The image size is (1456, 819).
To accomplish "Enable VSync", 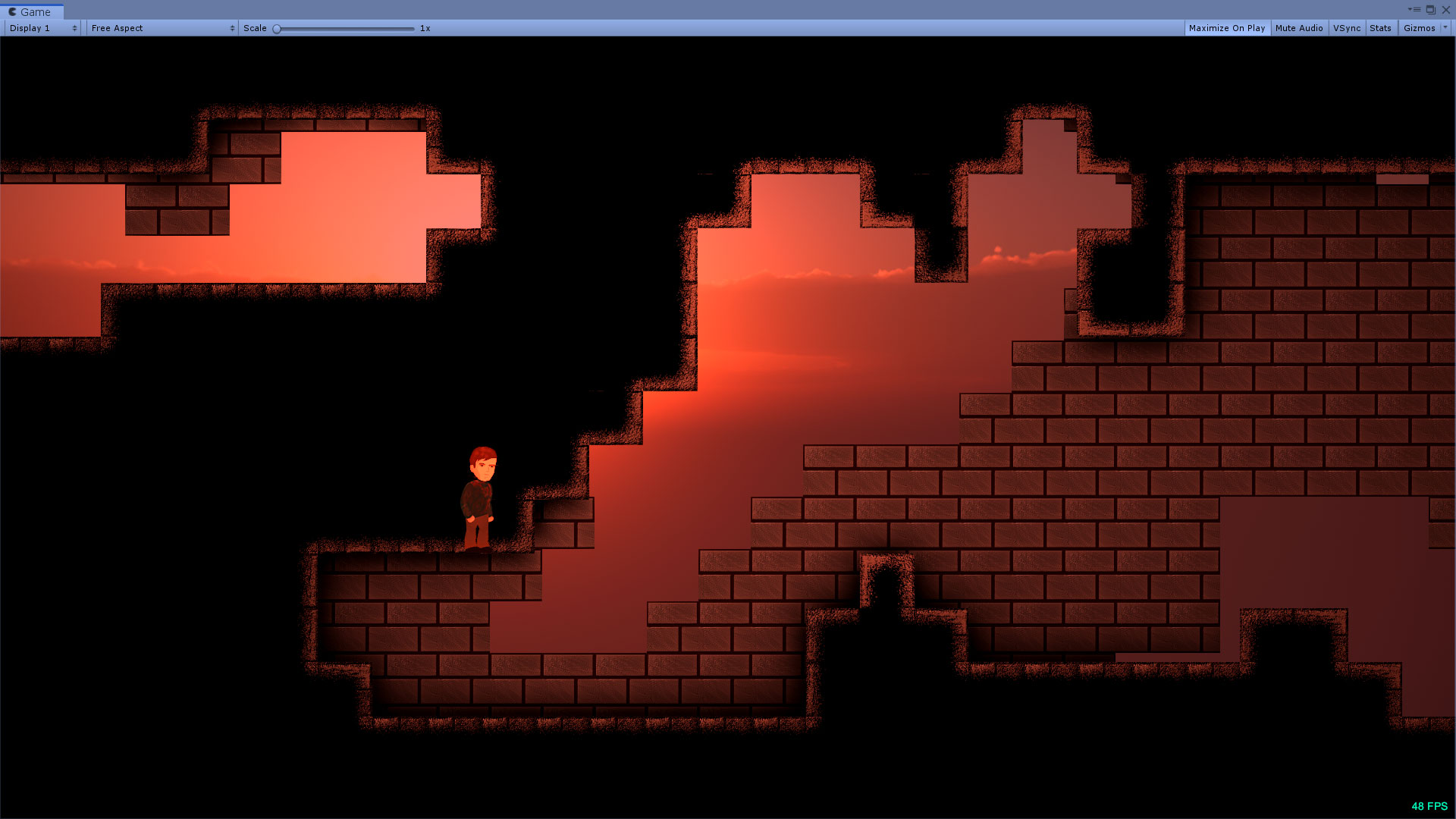I will (x=1347, y=28).
